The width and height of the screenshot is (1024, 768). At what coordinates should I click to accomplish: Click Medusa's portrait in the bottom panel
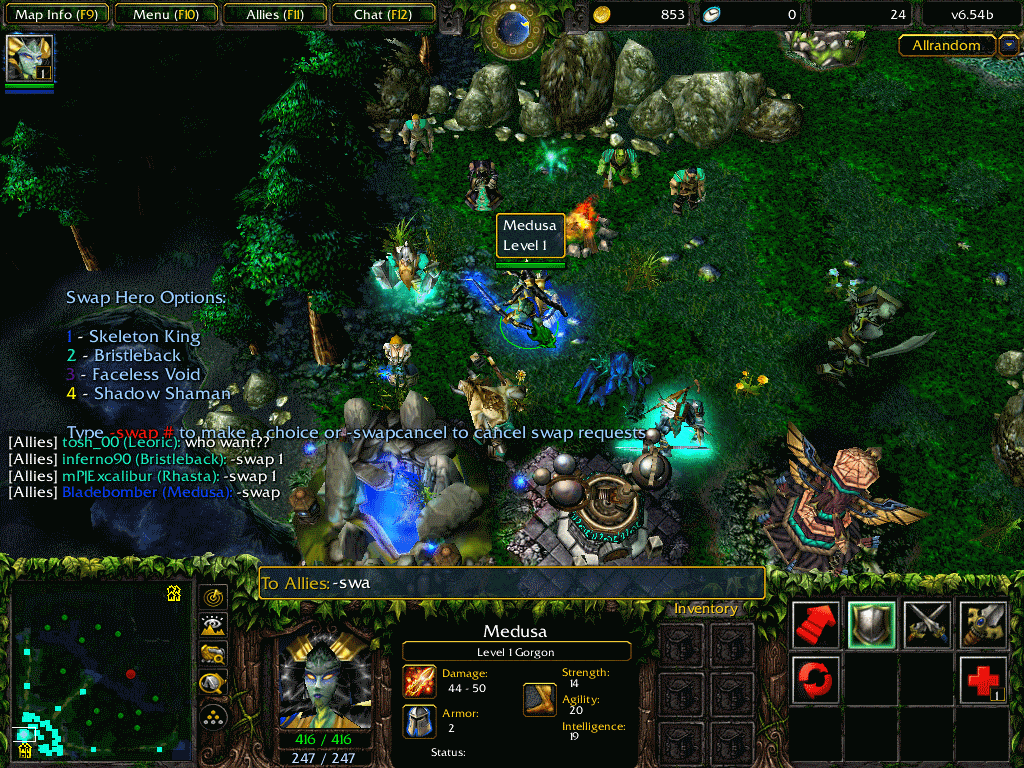click(326, 680)
